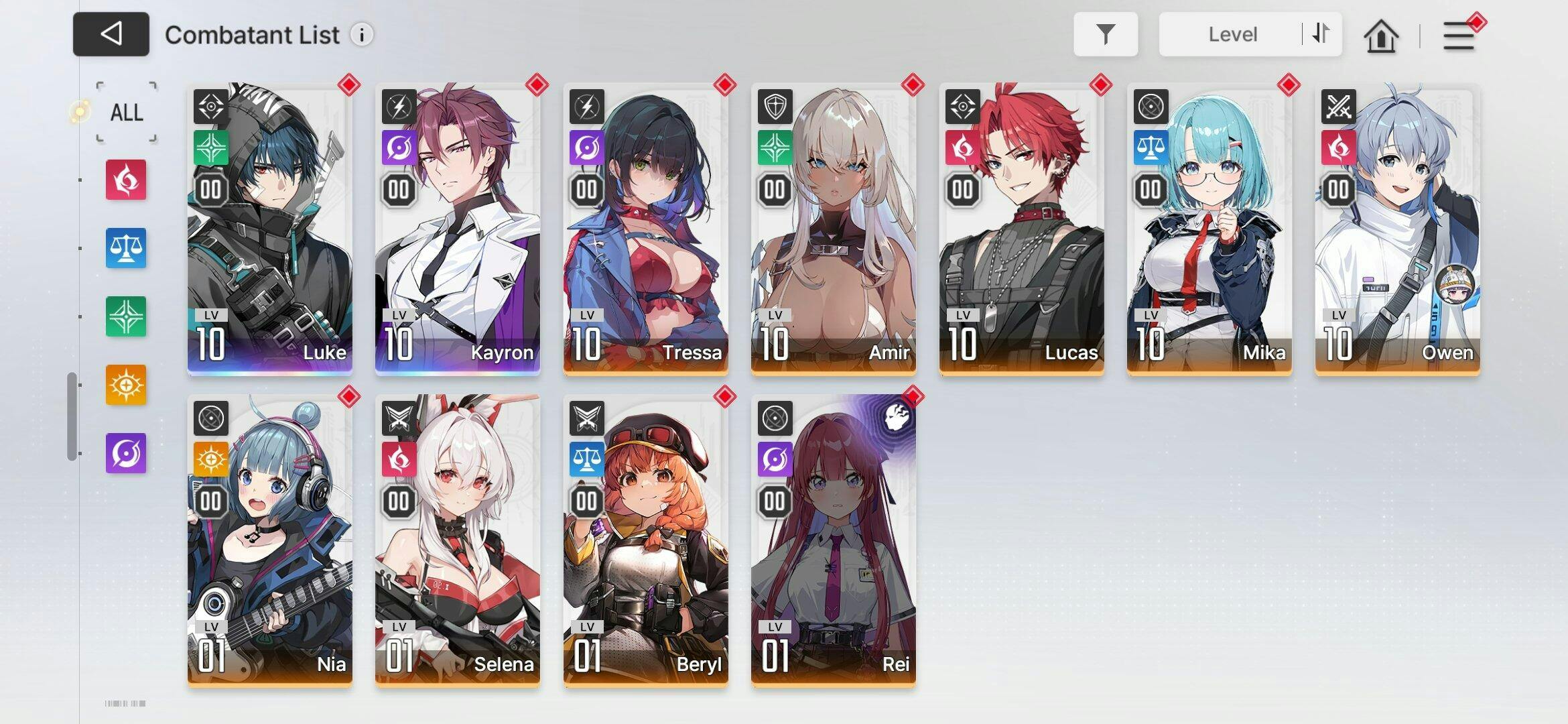The width and height of the screenshot is (1568, 724).
Task: Open the hamburger main menu
Action: 1458,36
